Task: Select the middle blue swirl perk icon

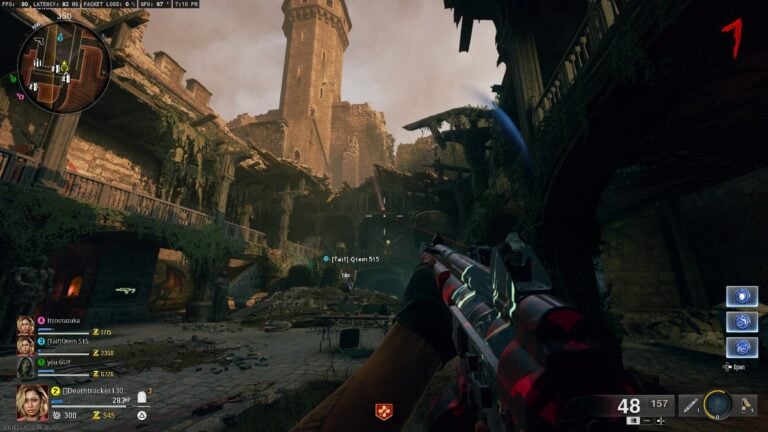Action: pyautogui.click(x=741, y=322)
